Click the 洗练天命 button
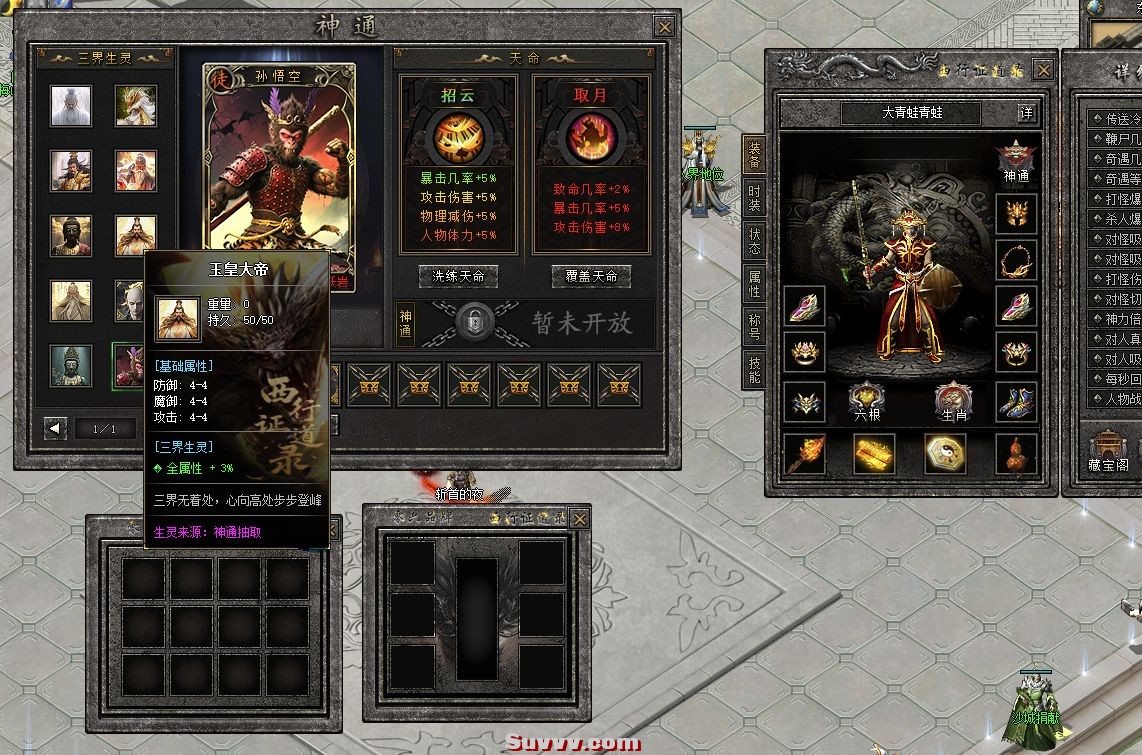Viewport: 1142px width, 755px height. 458,276
